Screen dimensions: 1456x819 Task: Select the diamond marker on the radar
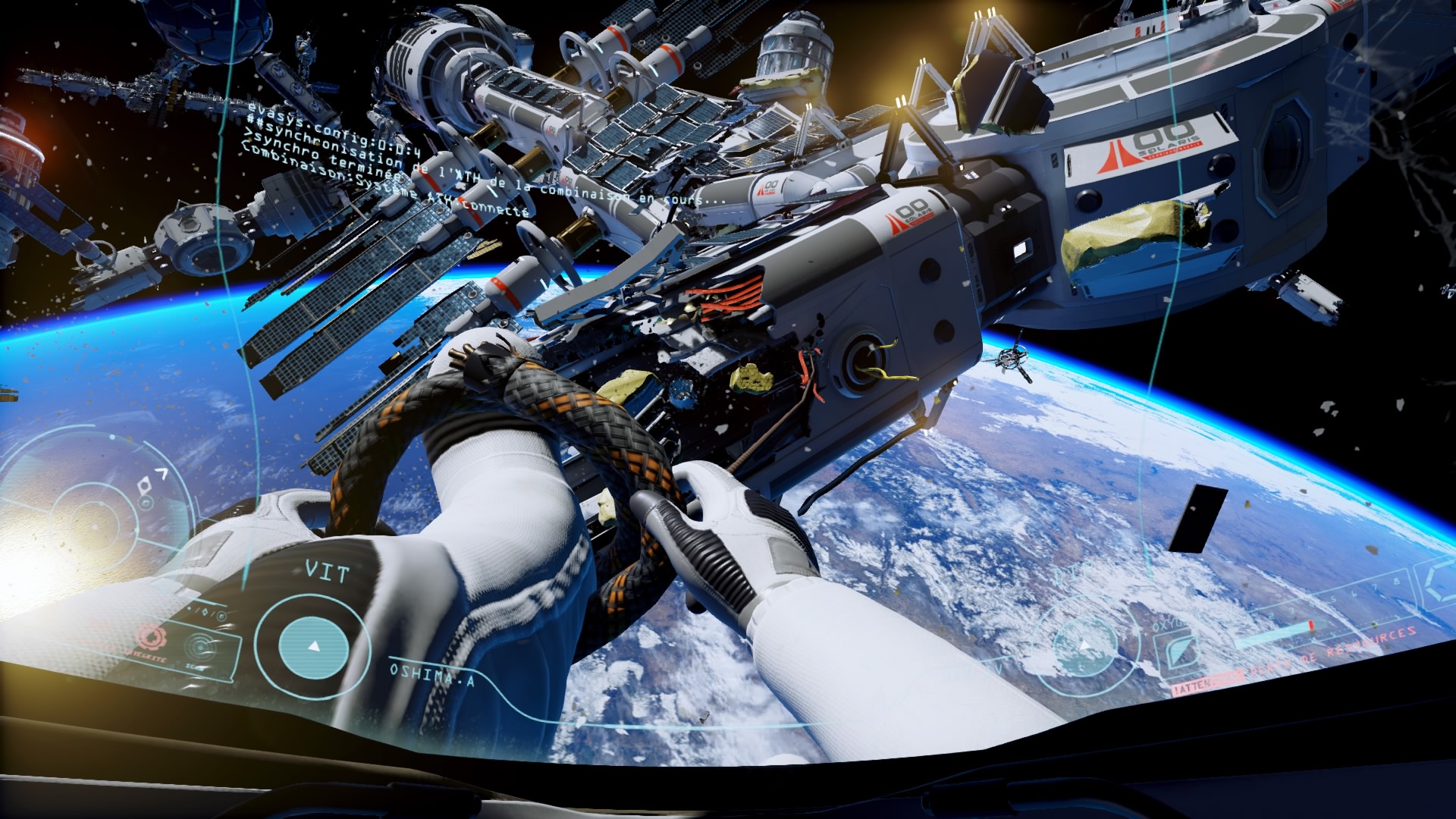(145, 485)
